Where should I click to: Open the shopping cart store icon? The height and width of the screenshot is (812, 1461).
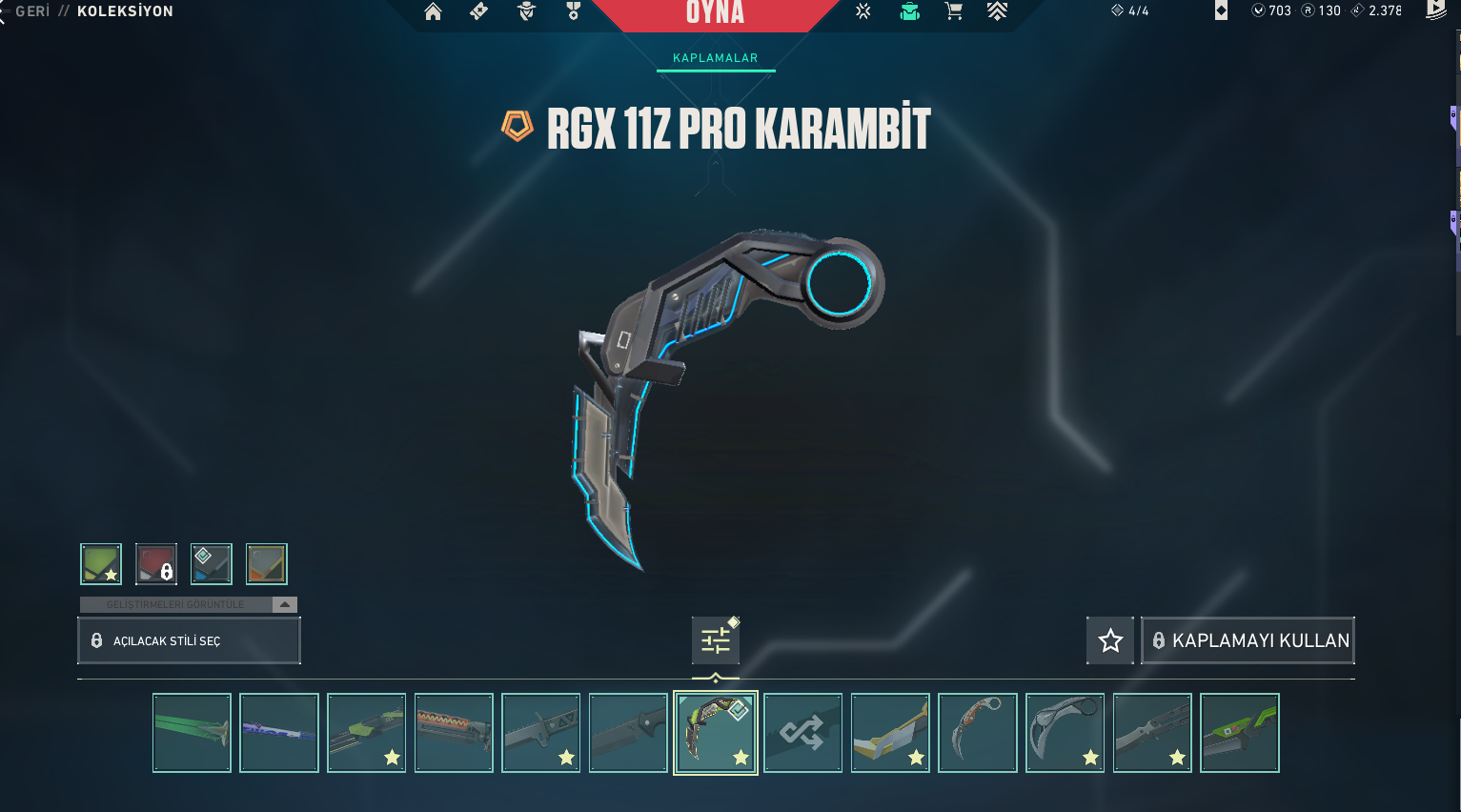point(953,11)
